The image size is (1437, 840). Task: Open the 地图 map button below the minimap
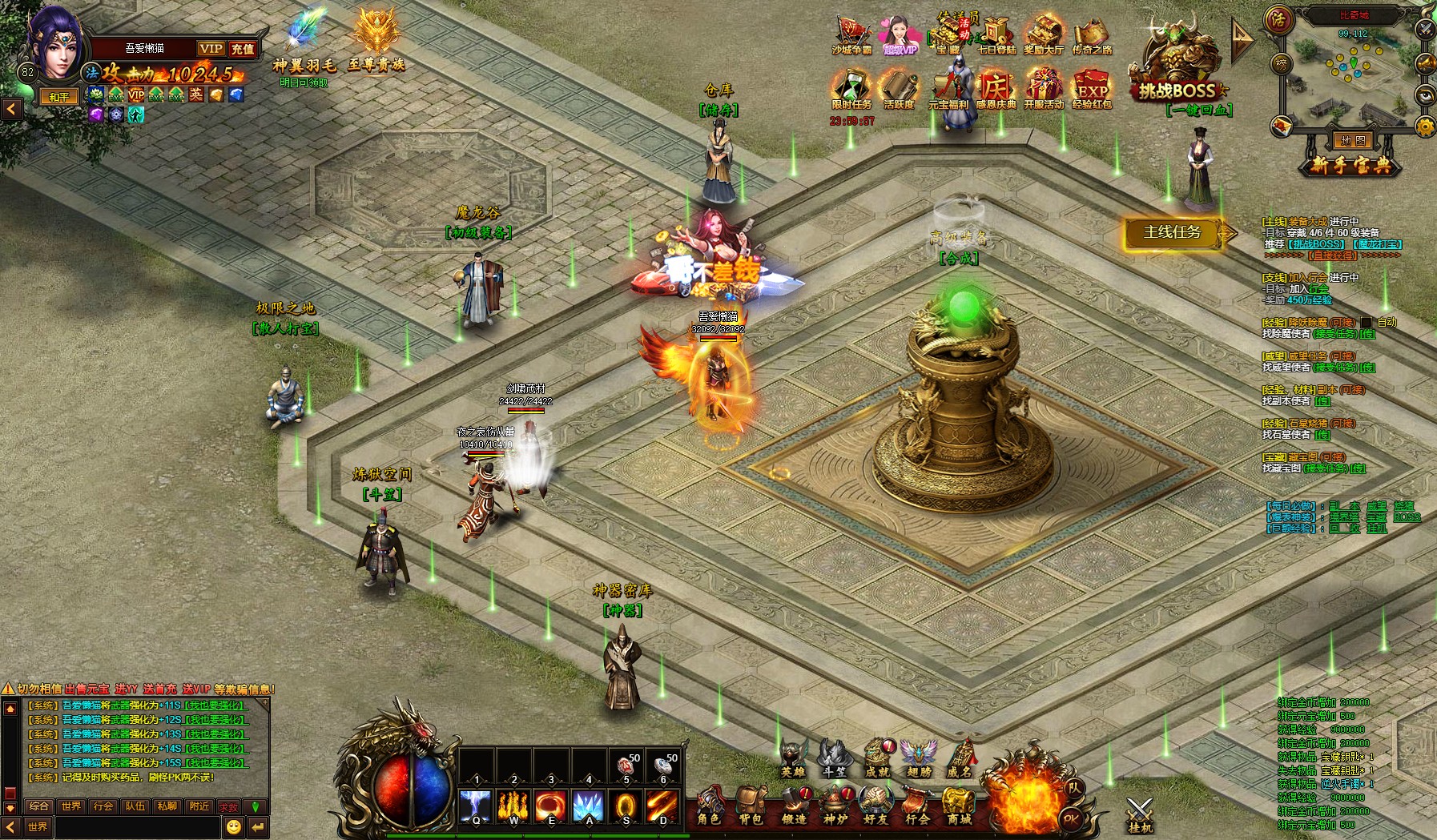pos(1353,141)
